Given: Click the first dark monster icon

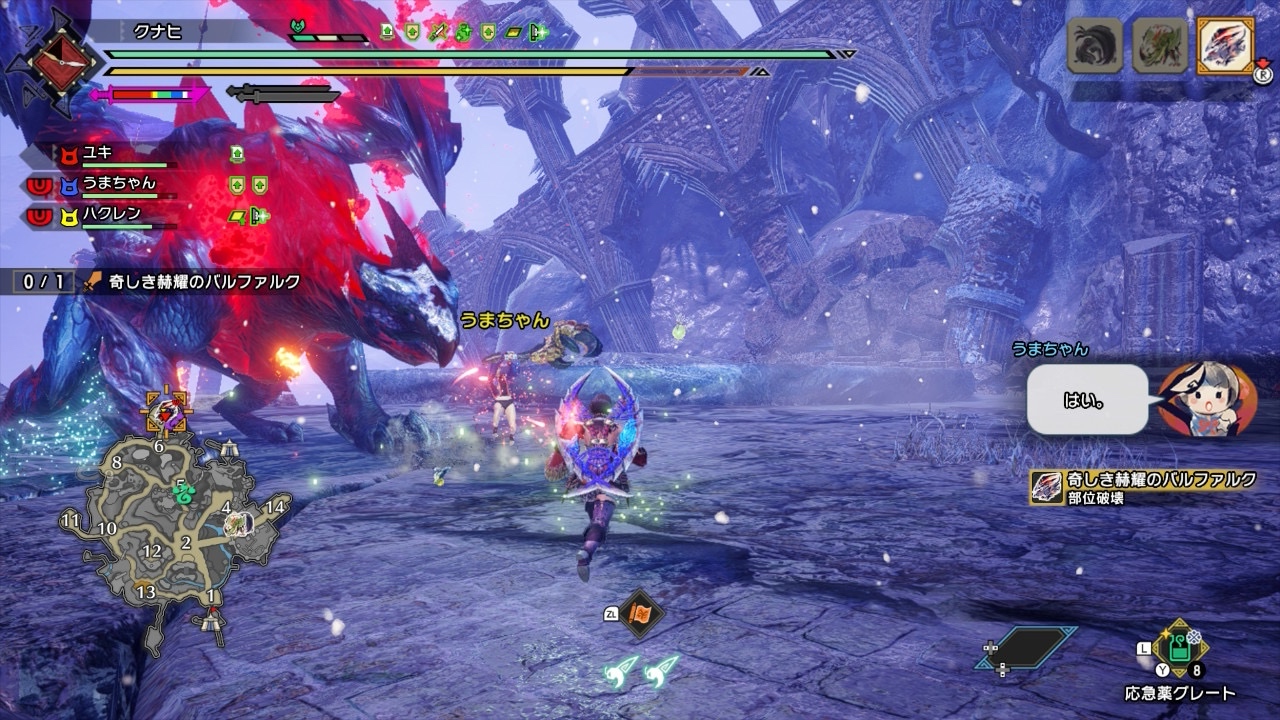Looking at the screenshot, I should pyautogui.click(x=1095, y=46).
